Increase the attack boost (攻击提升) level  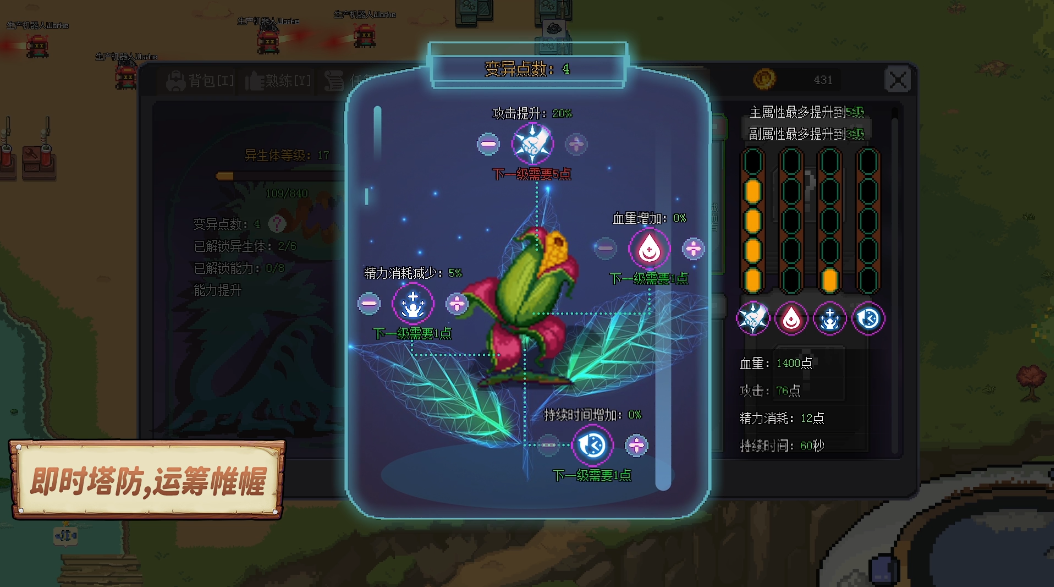[576, 144]
